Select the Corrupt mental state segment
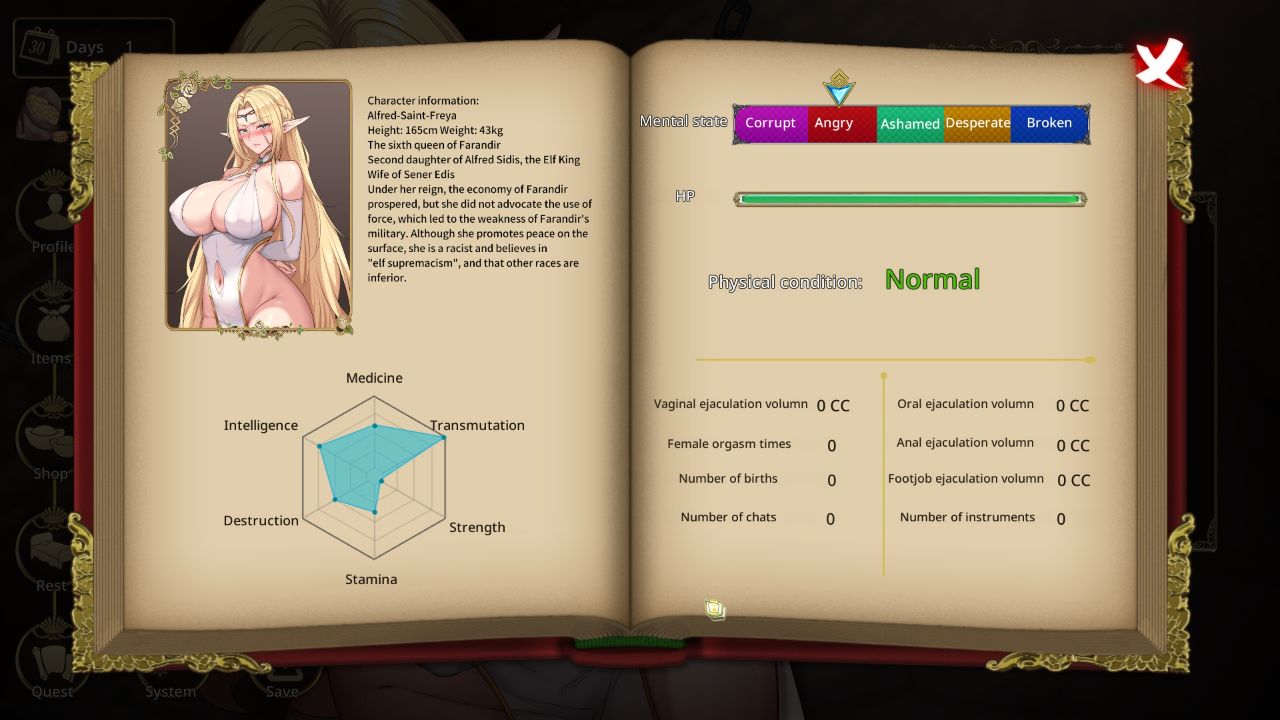The height and width of the screenshot is (720, 1280). pos(771,123)
